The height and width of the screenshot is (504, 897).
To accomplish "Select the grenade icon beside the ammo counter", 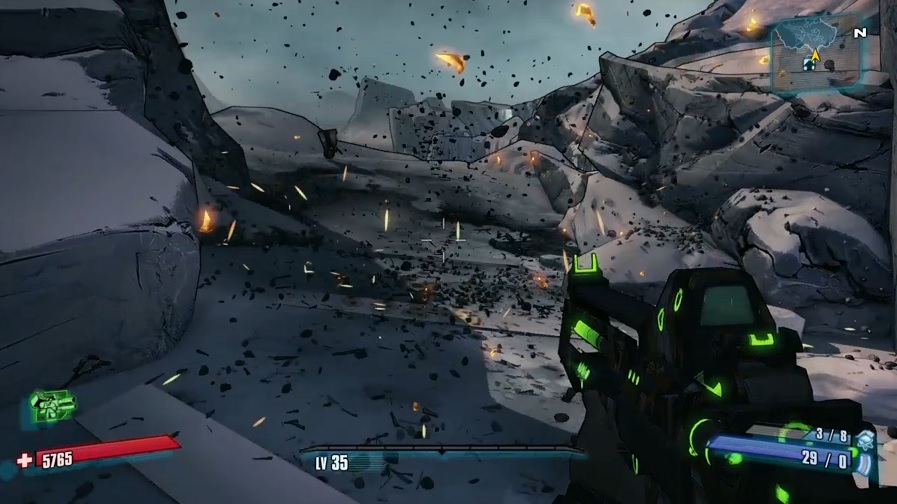I will tap(865, 440).
